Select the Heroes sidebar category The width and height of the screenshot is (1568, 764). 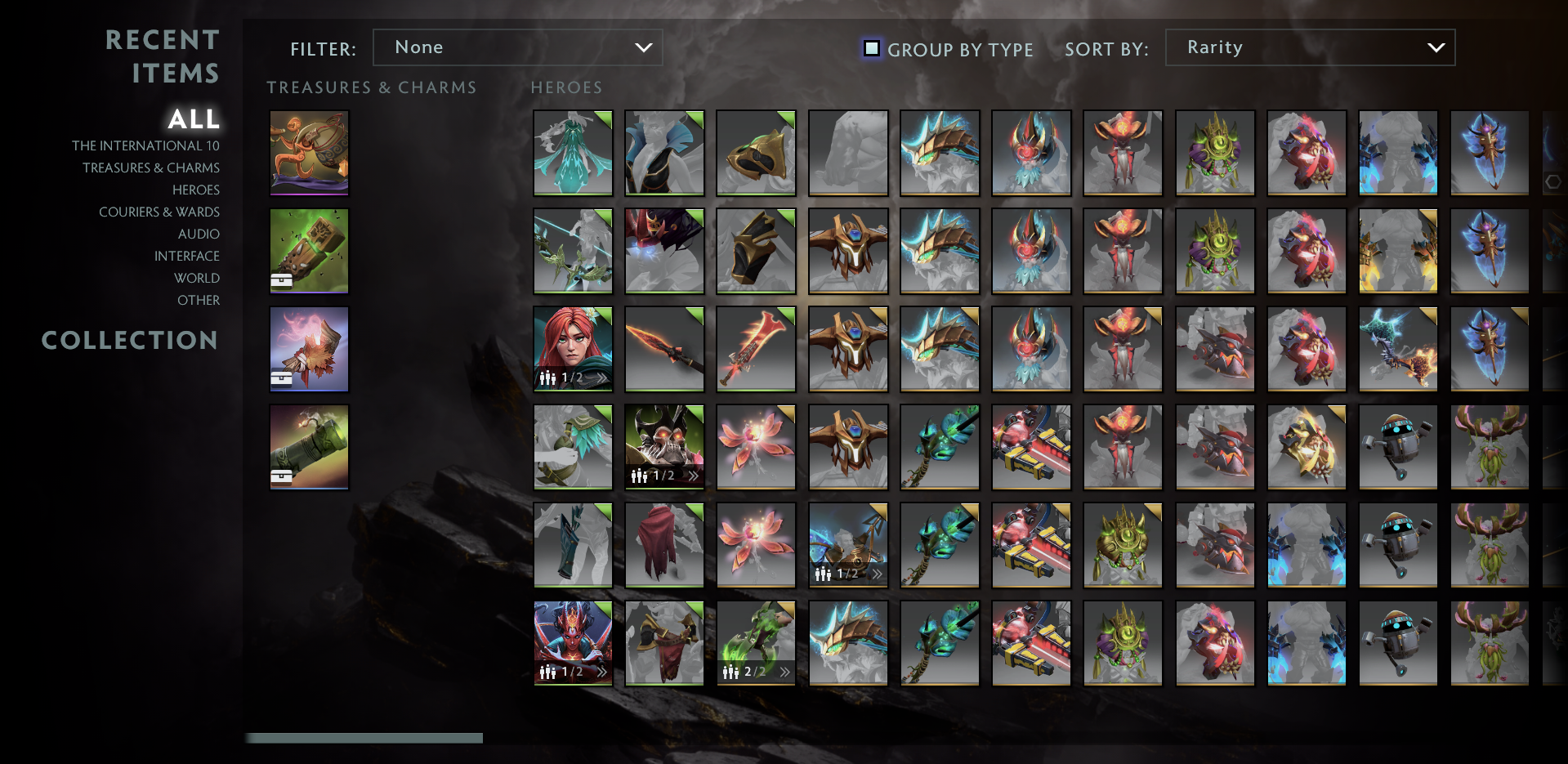click(196, 190)
